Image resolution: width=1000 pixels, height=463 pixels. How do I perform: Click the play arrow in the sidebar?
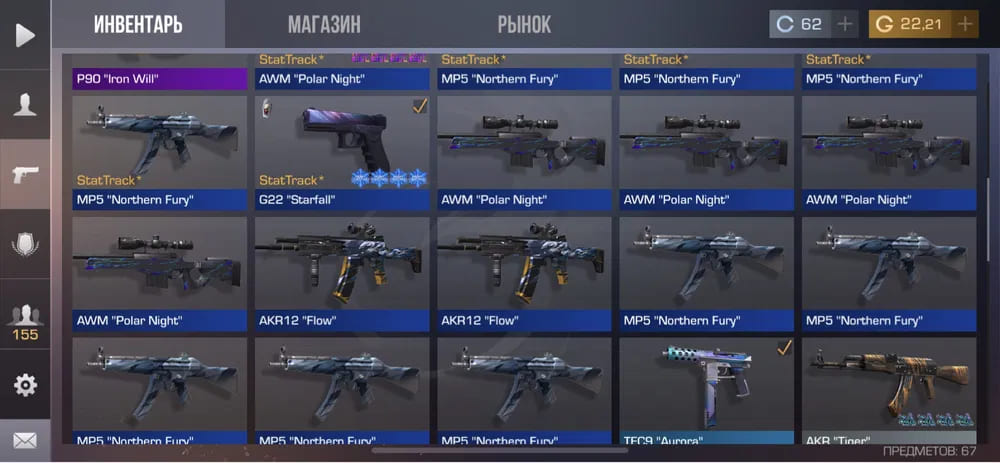tap(25, 36)
